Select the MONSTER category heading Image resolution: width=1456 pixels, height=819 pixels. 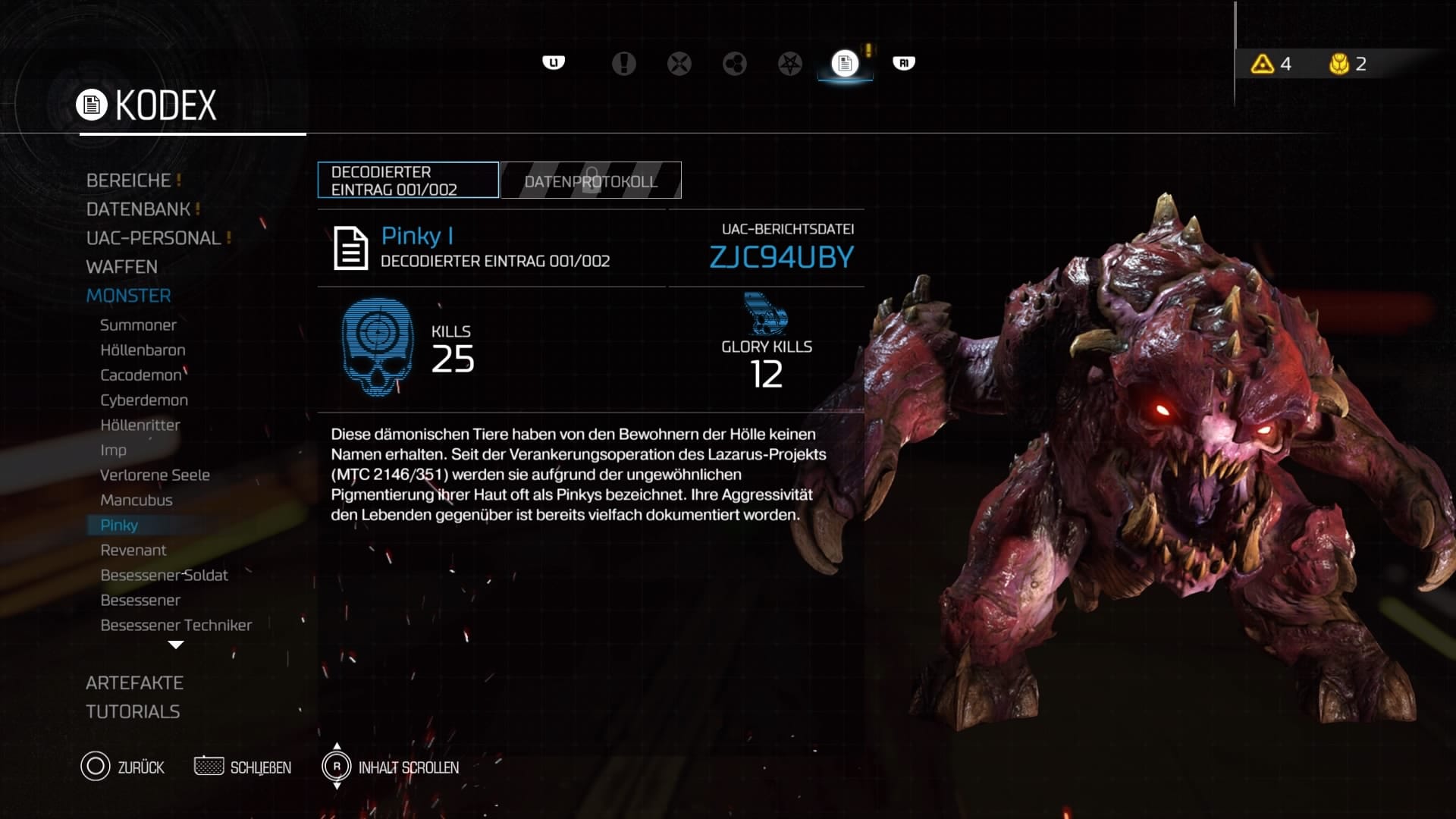pos(129,296)
